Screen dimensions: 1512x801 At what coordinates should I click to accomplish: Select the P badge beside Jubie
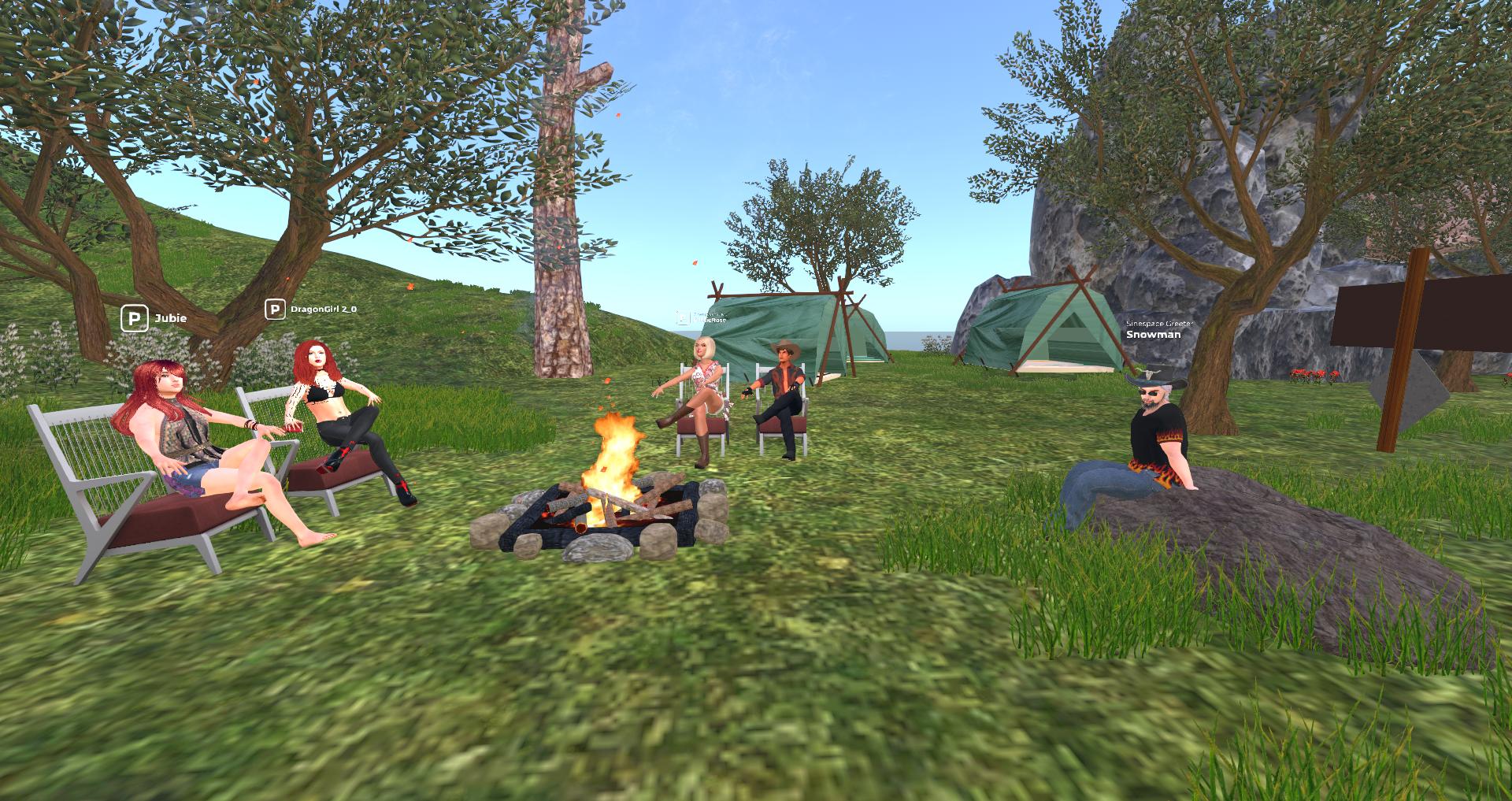[134, 319]
